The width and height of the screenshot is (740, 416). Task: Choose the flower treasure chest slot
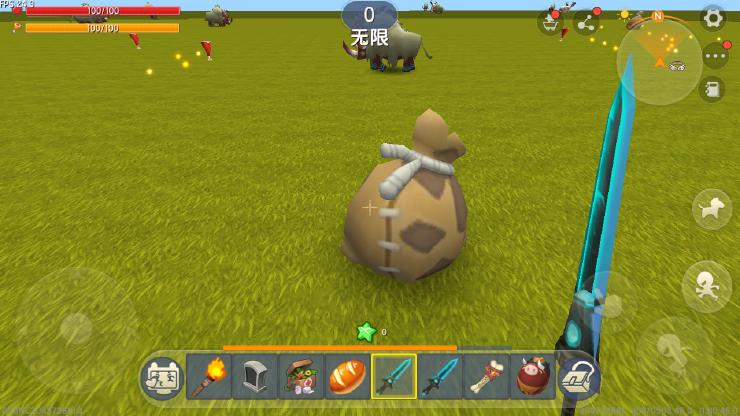coord(300,377)
